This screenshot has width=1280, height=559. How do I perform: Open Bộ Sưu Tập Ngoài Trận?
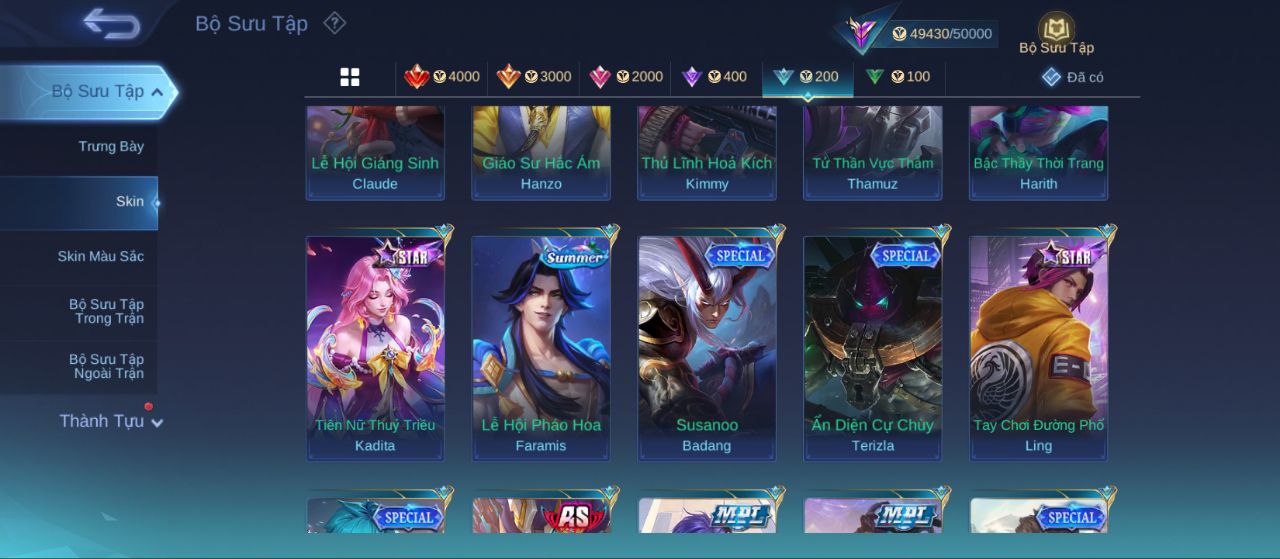pyautogui.click(x=106, y=367)
